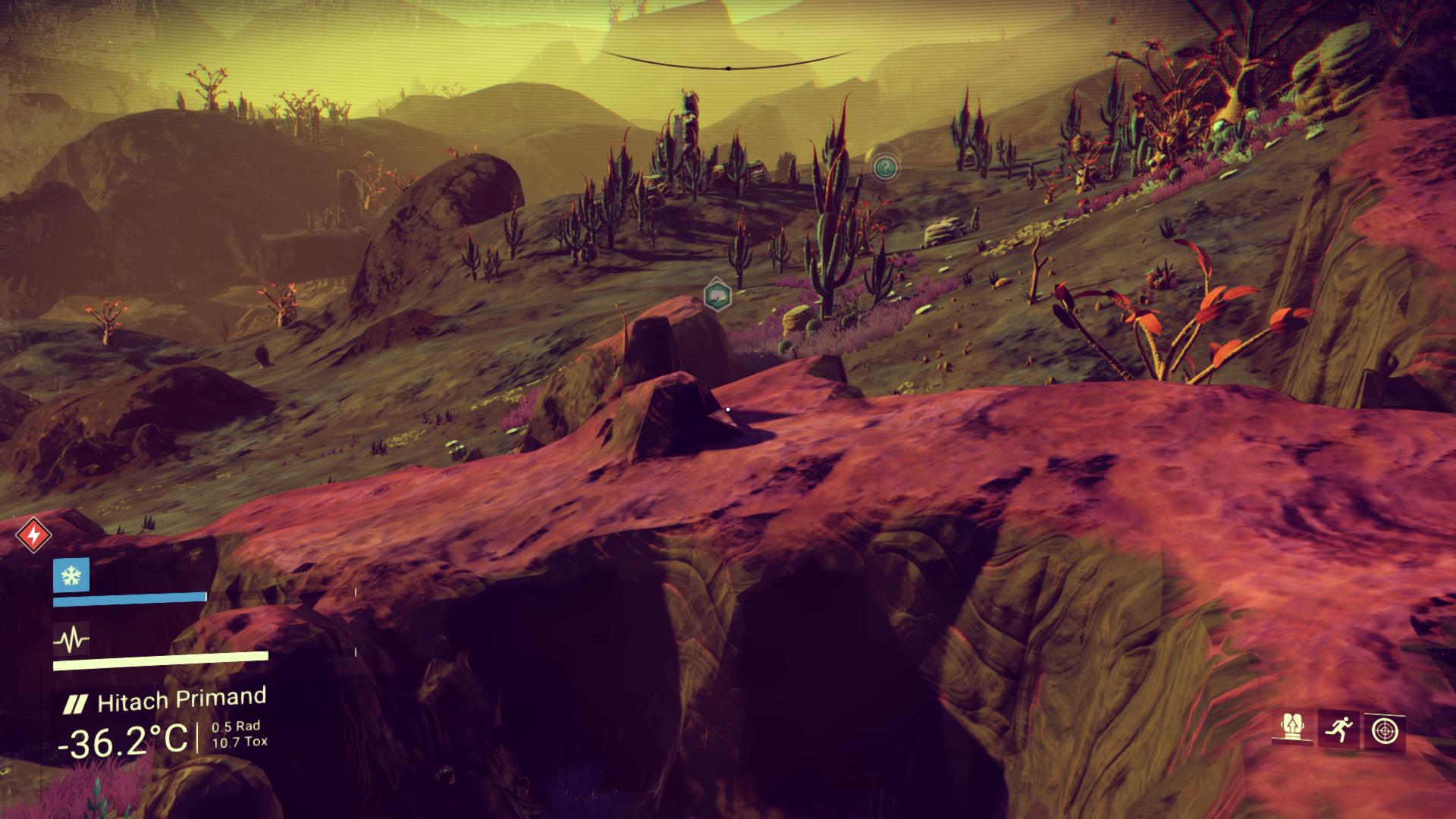
Task: Click the jetpack icon
Action: point(1291,730)
